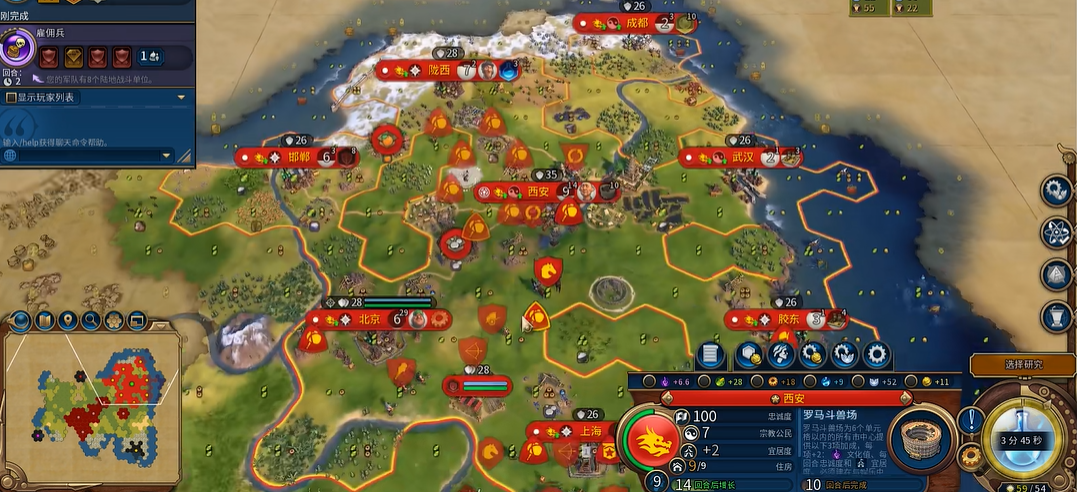Select the 武汉 city banner
The width and height of the screenshot is (1077, 492).
(741, 157)
